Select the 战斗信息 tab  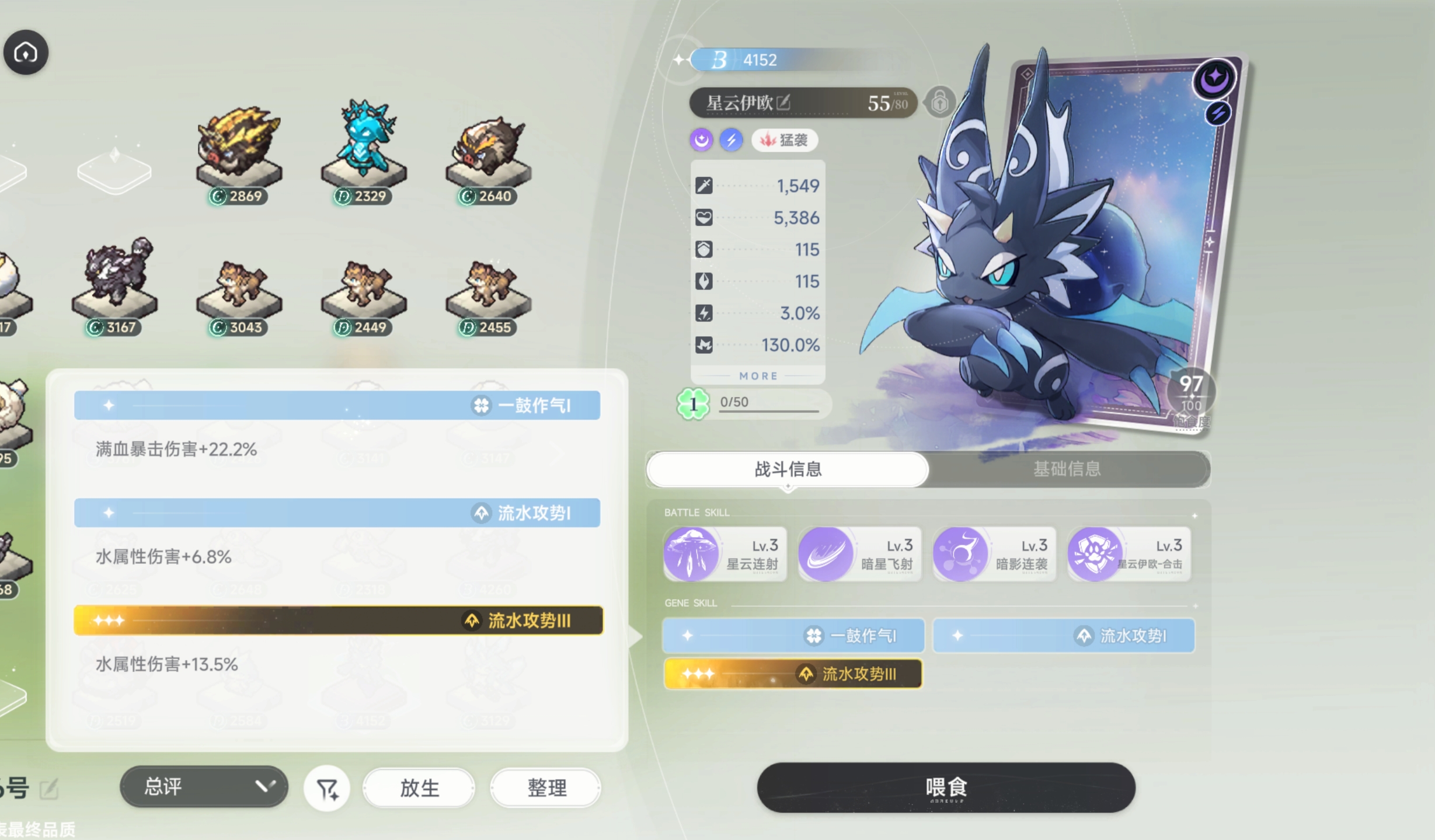(788, 469)
